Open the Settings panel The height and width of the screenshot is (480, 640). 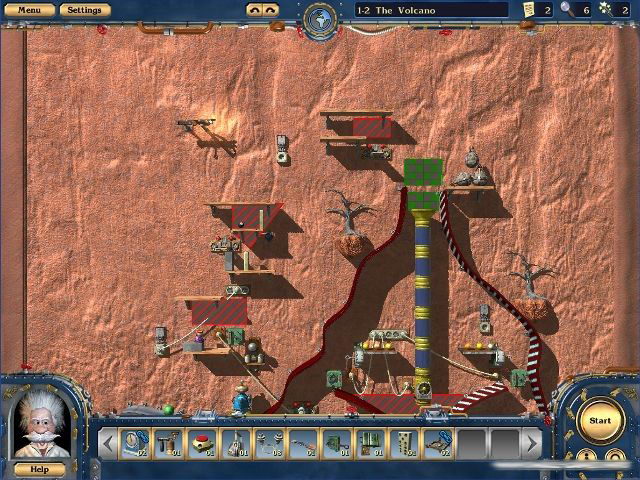(84, 10)
